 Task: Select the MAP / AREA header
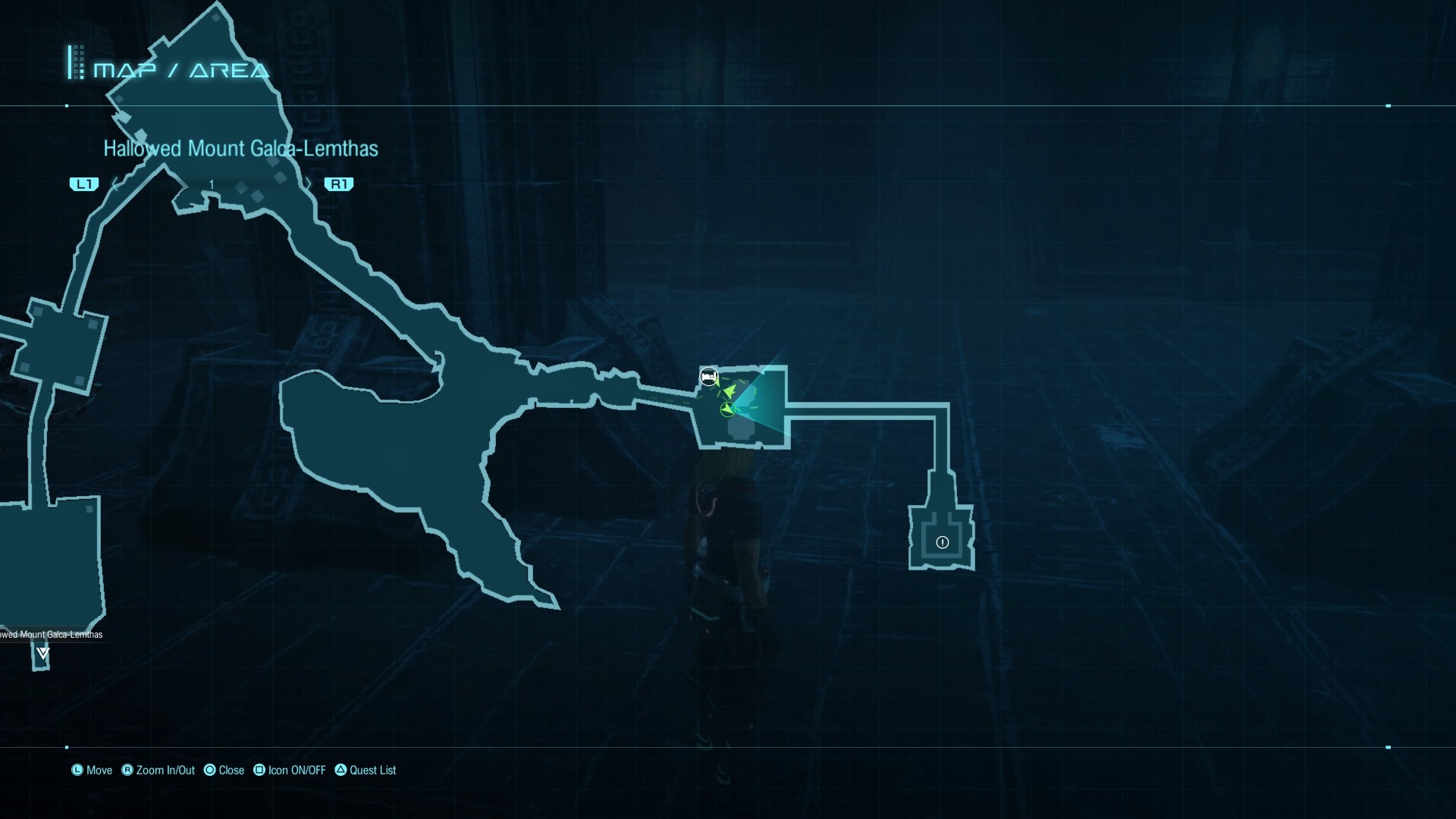click(x=180, y=71)
